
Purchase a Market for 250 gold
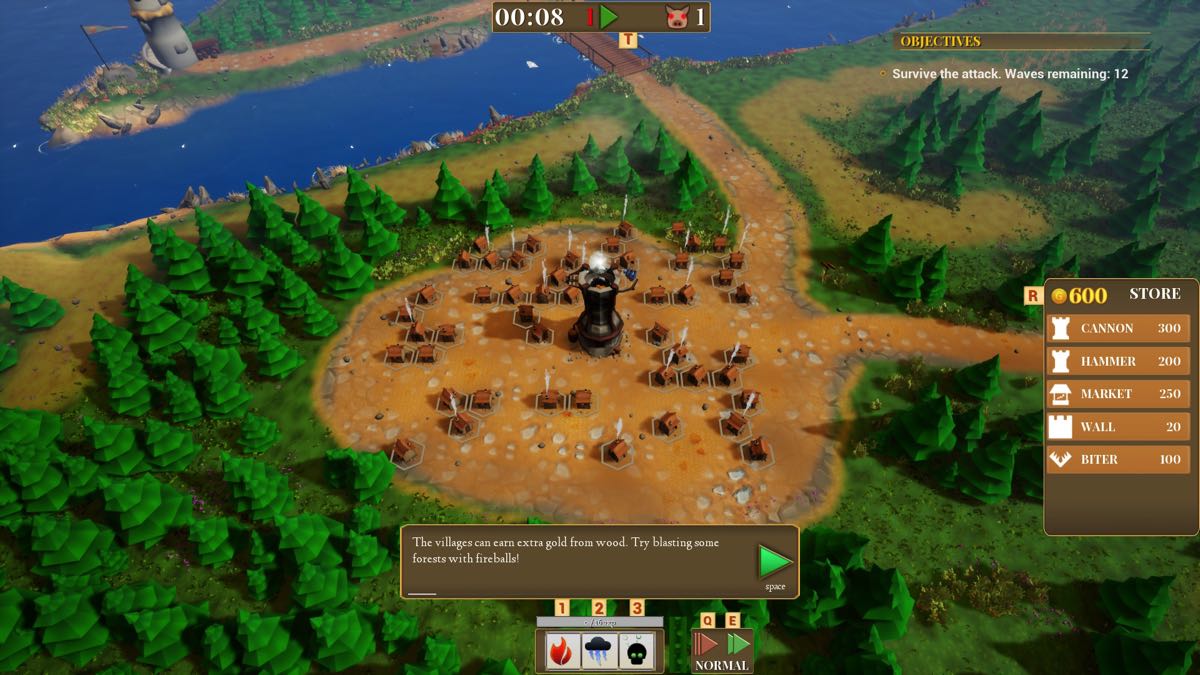click(1118, 394)
